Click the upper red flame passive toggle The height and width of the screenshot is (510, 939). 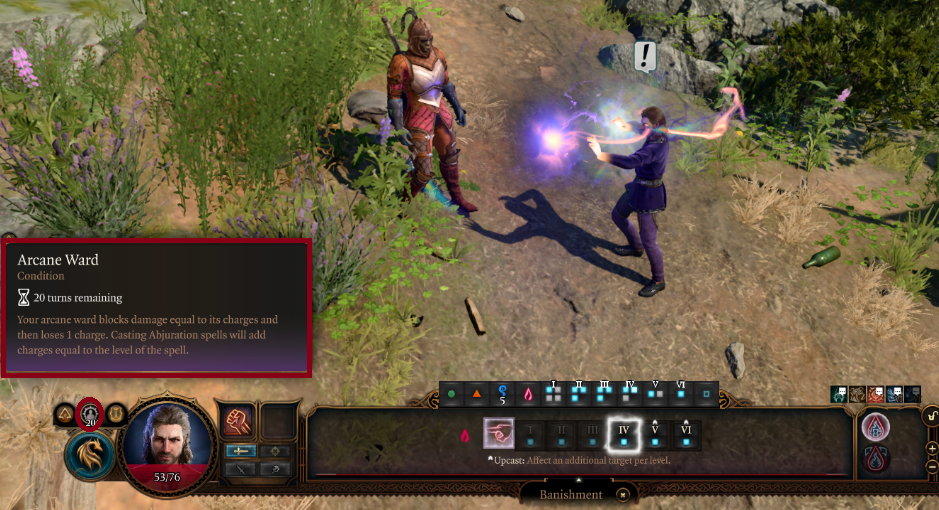876,425
